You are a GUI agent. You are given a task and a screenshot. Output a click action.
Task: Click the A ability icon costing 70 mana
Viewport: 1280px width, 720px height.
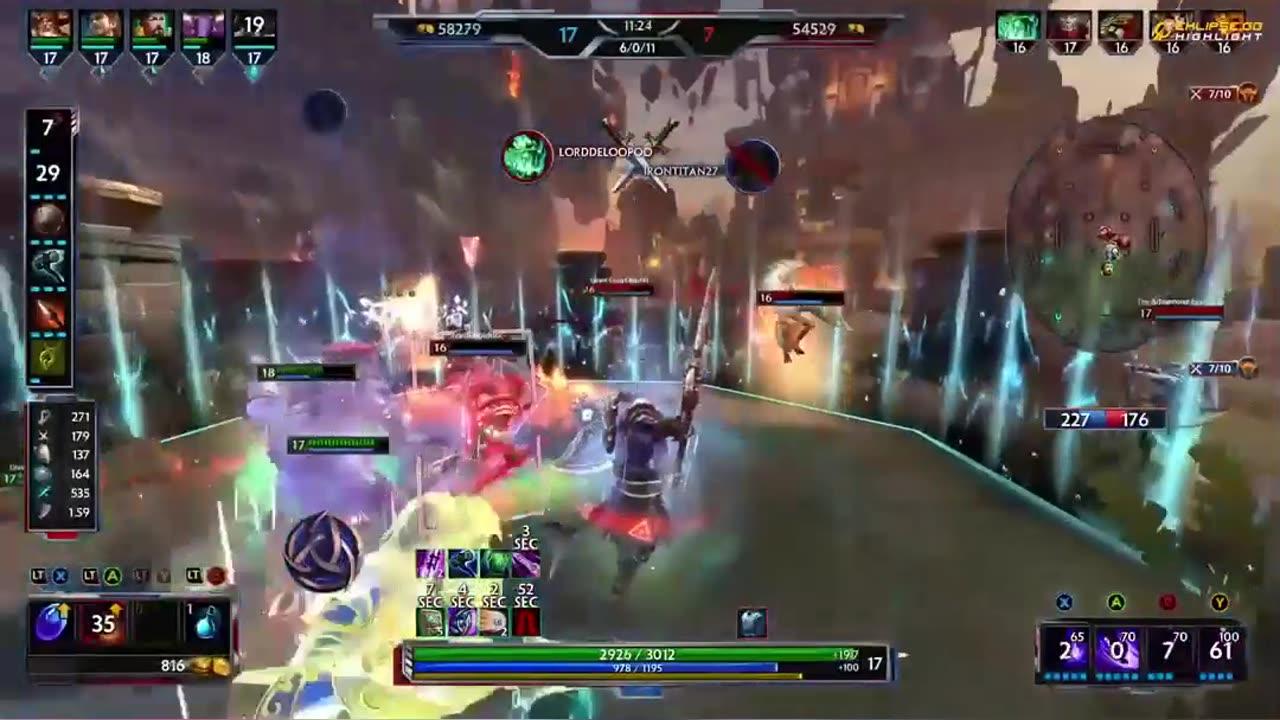pyautogui.click(x=1119, y=650)
